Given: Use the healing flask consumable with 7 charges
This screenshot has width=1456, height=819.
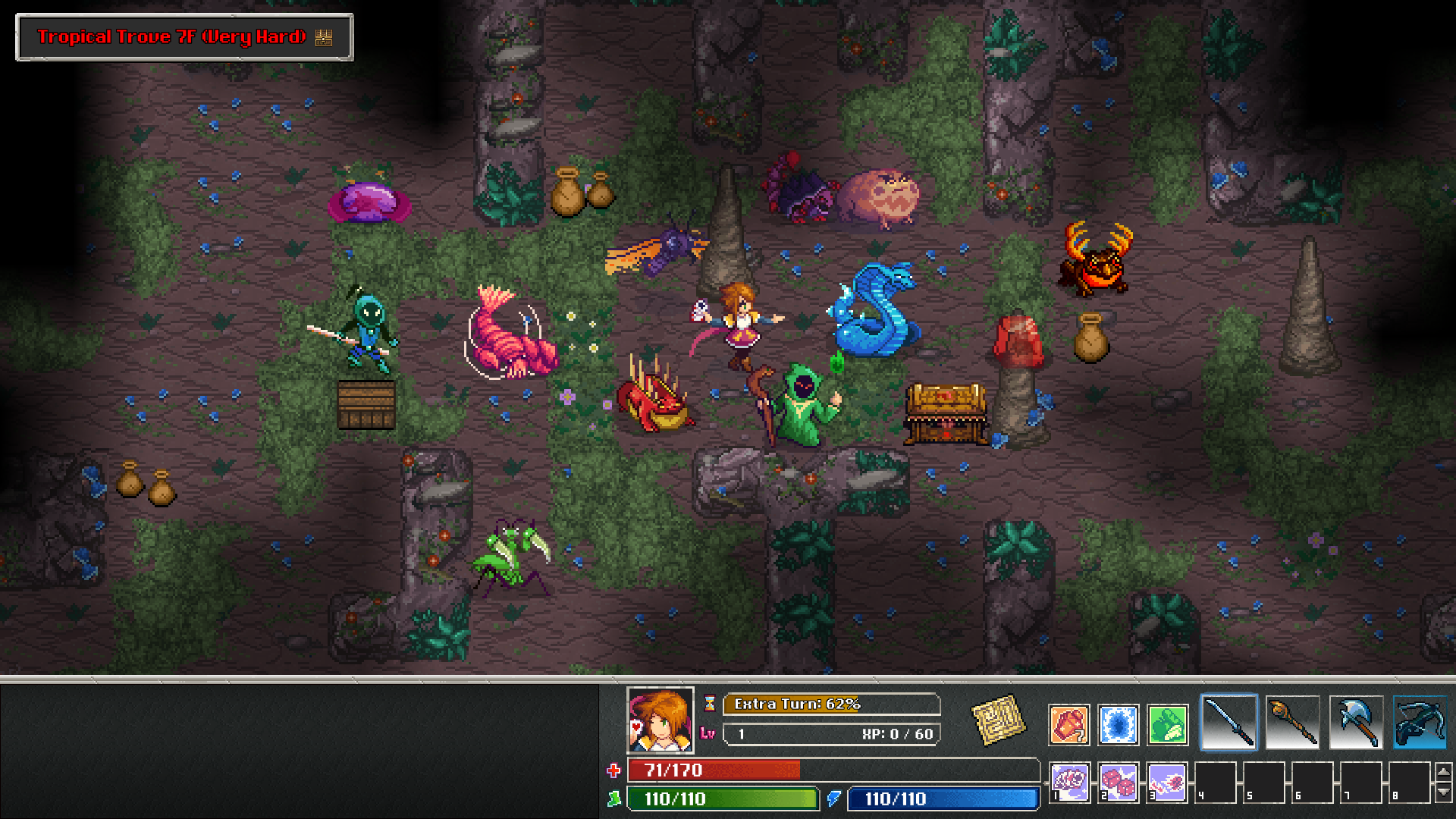Looking at the screenshot, I should click(x=1069, y=724).
